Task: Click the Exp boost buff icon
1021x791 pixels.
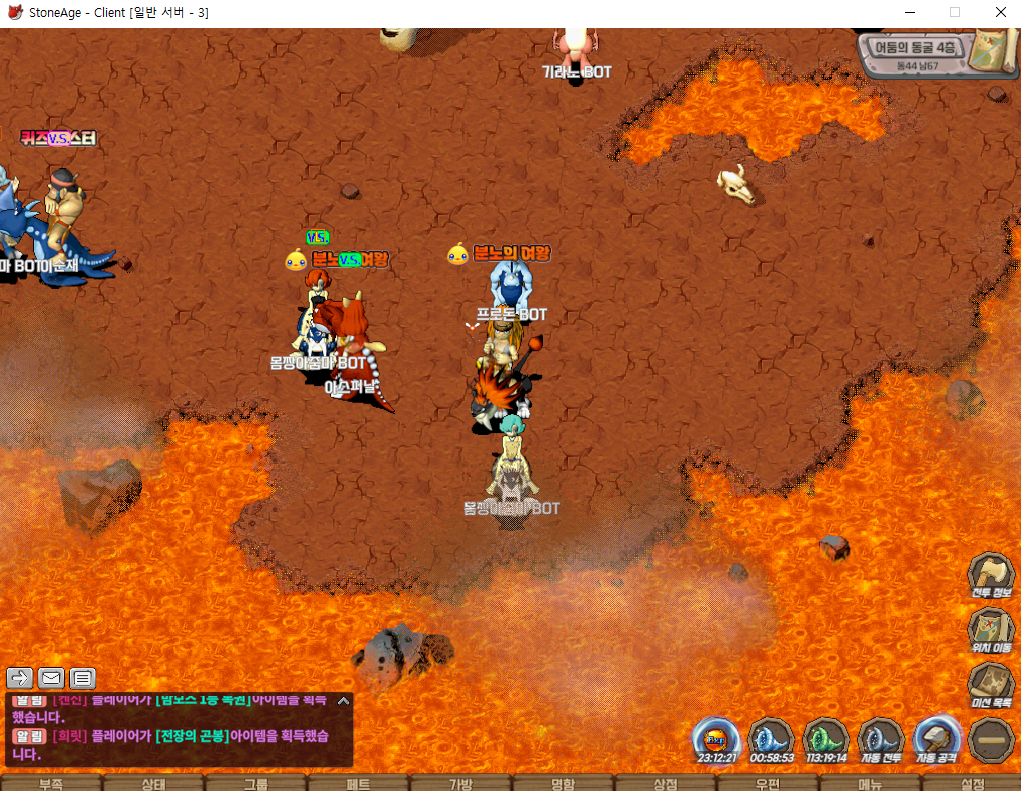Action: coord(716,740)
